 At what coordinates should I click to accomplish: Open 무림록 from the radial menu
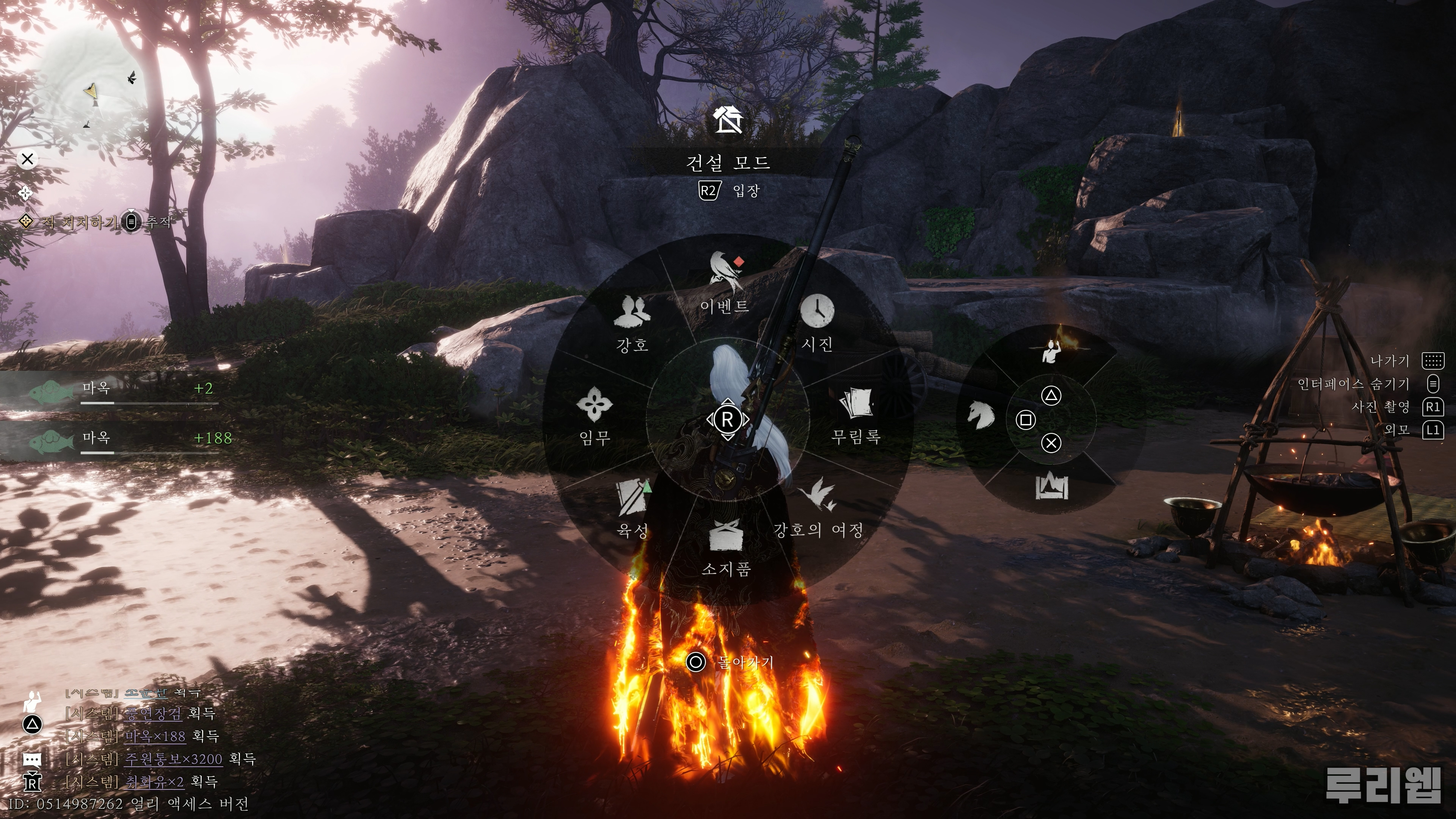point(856,416)
